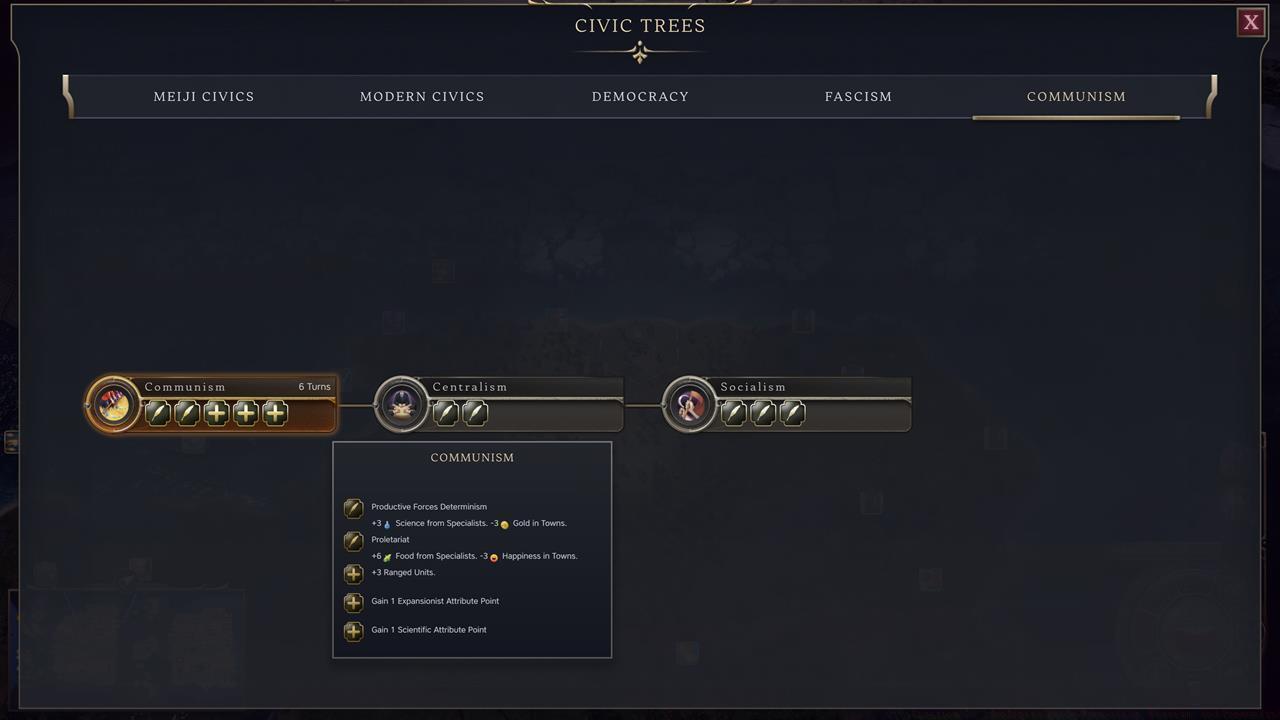Click the last plus icon on the Communism bar
The image size is (1280, 720).
click(x=275, y=413)
